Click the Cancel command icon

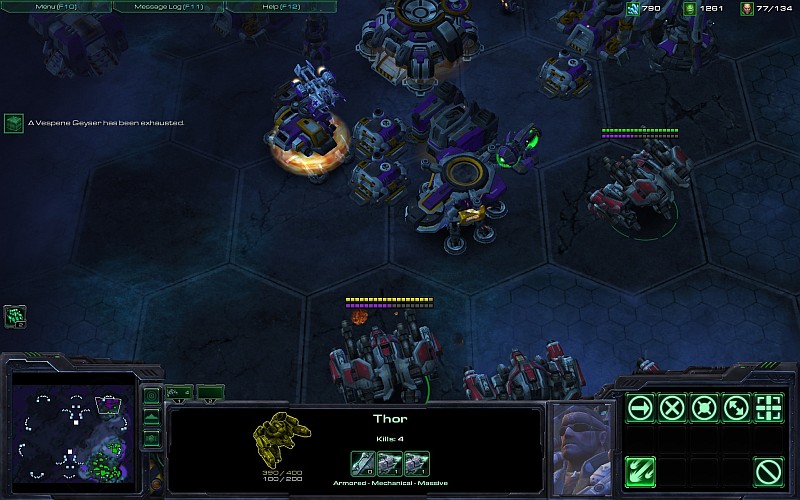[x=768, y=470]
